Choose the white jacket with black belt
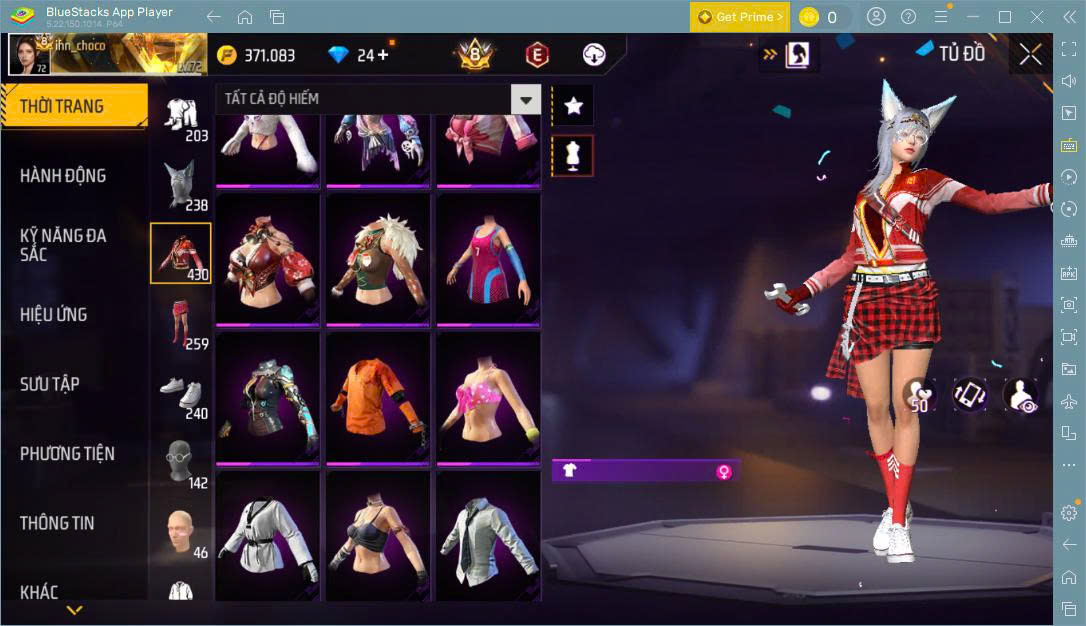Image resolution: width=1086 pixels, height=626 pixels. pyautogui.click(x=268, y=537)
